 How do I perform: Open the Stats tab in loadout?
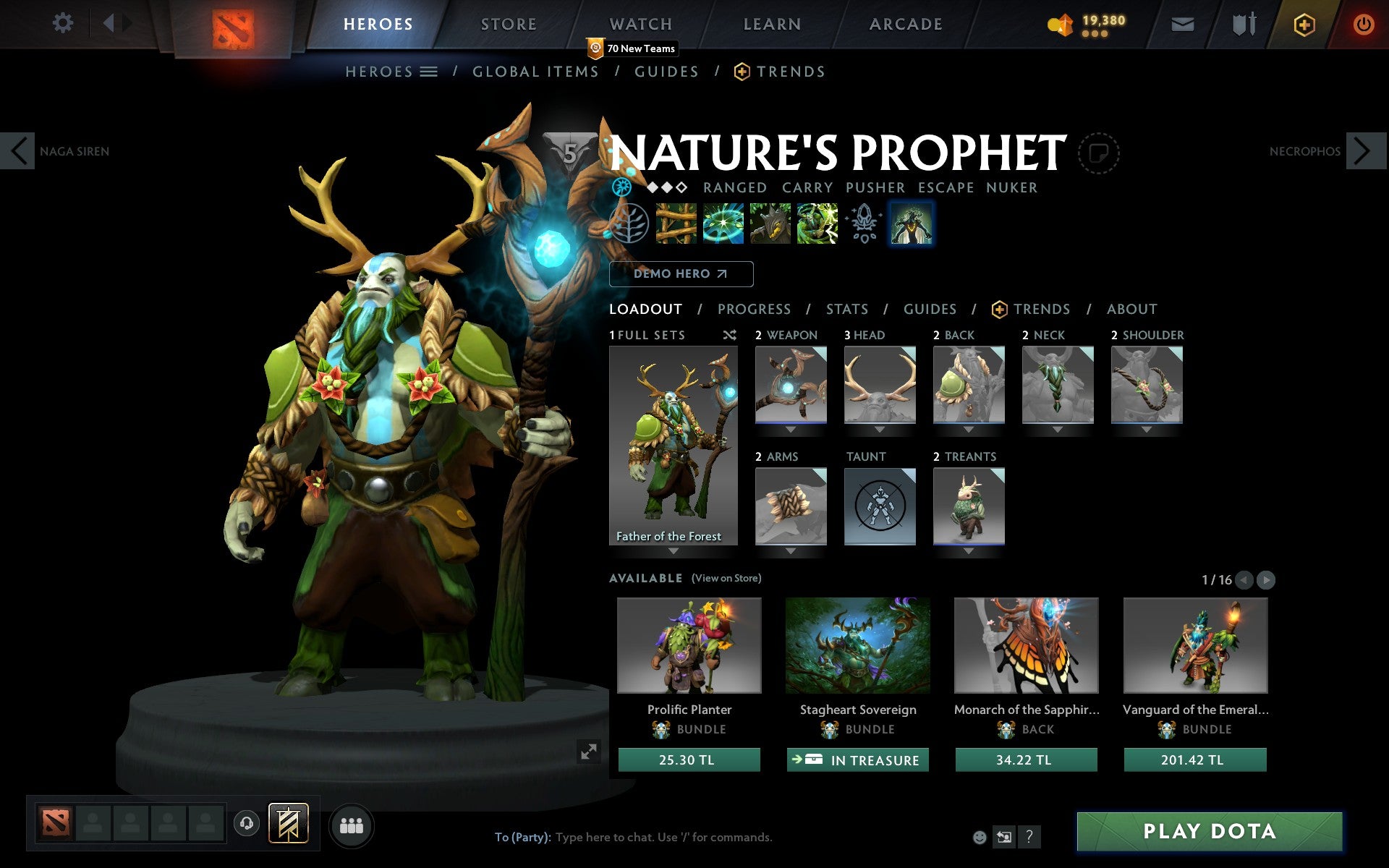pyautogui.click(x=846, y=309)
